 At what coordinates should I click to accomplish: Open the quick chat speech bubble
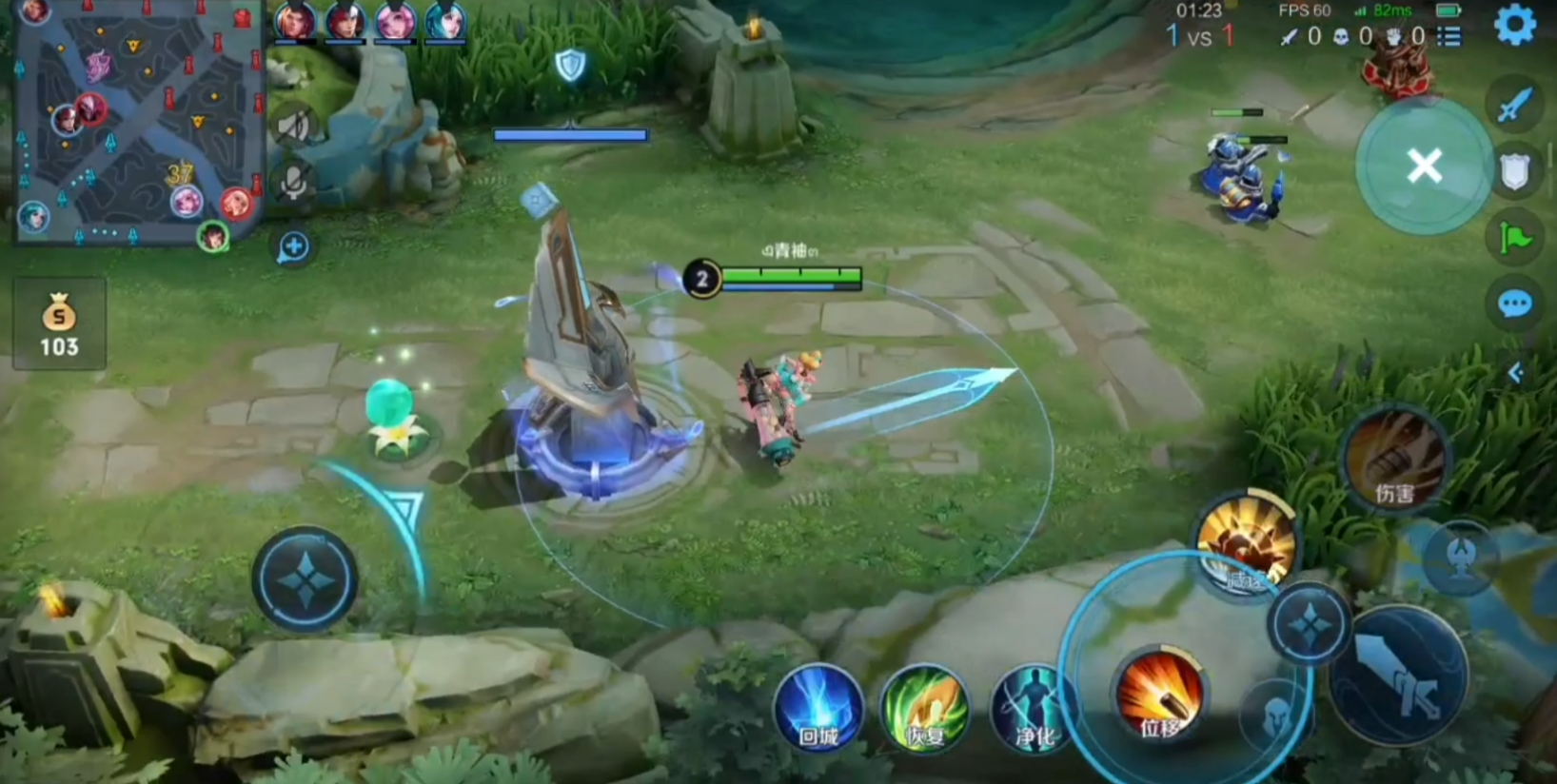[x=1514, y=304]
